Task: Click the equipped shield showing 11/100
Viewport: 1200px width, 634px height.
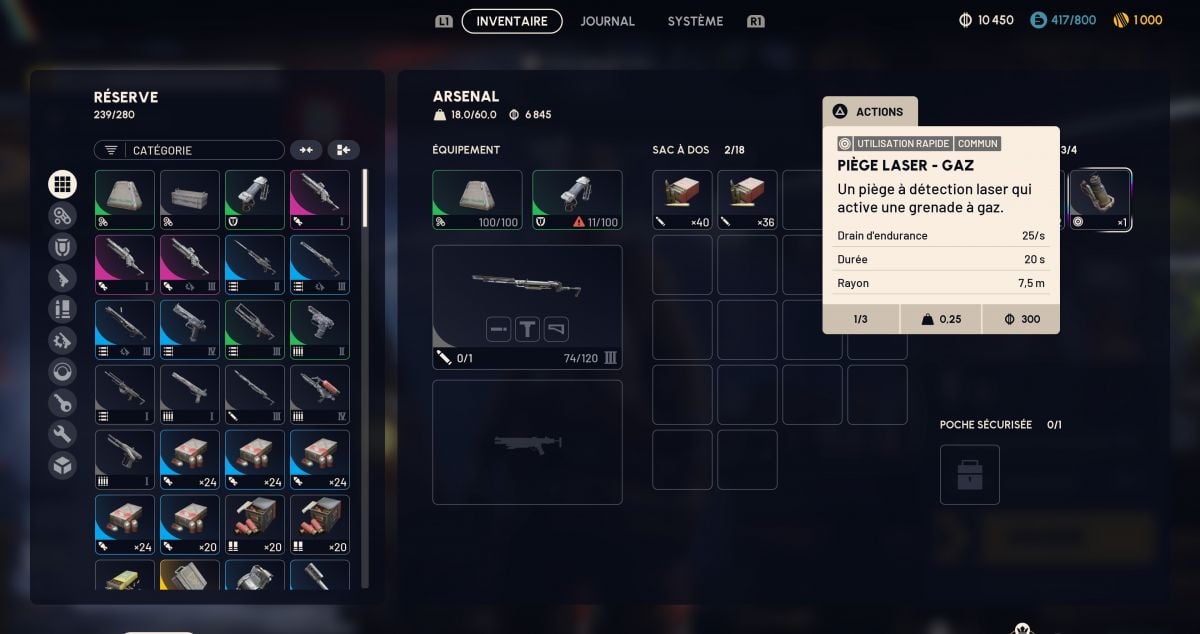Action: pyautogui.click(x=577, y=200)
